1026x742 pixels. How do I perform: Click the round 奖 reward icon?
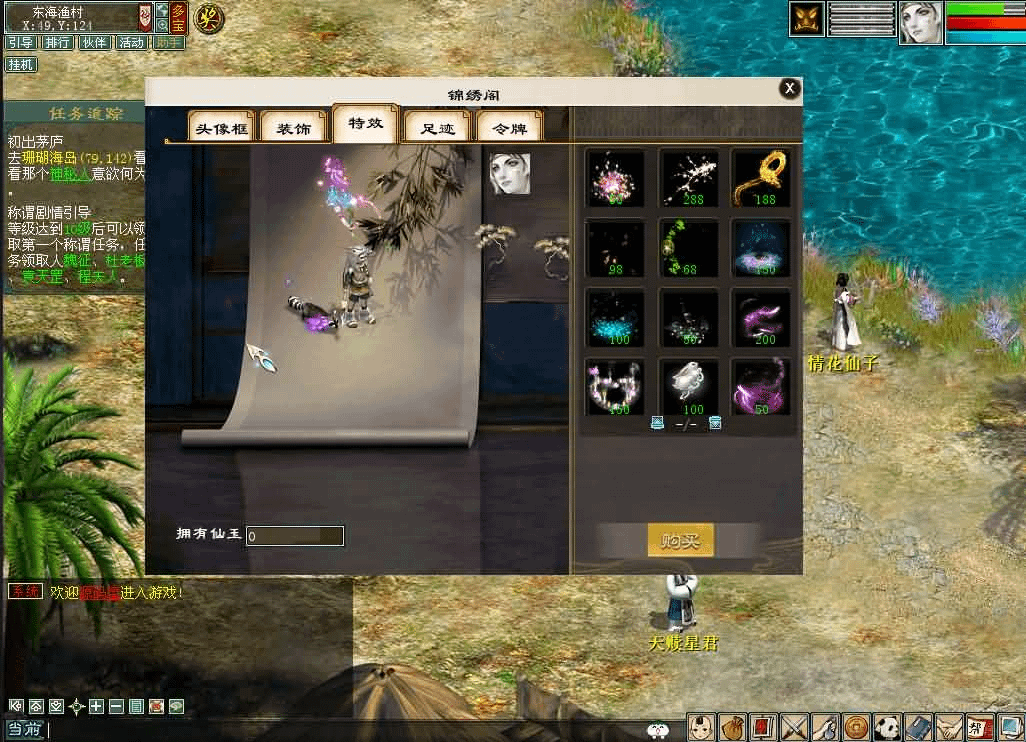pyautogui.click(x=209, y=17)
